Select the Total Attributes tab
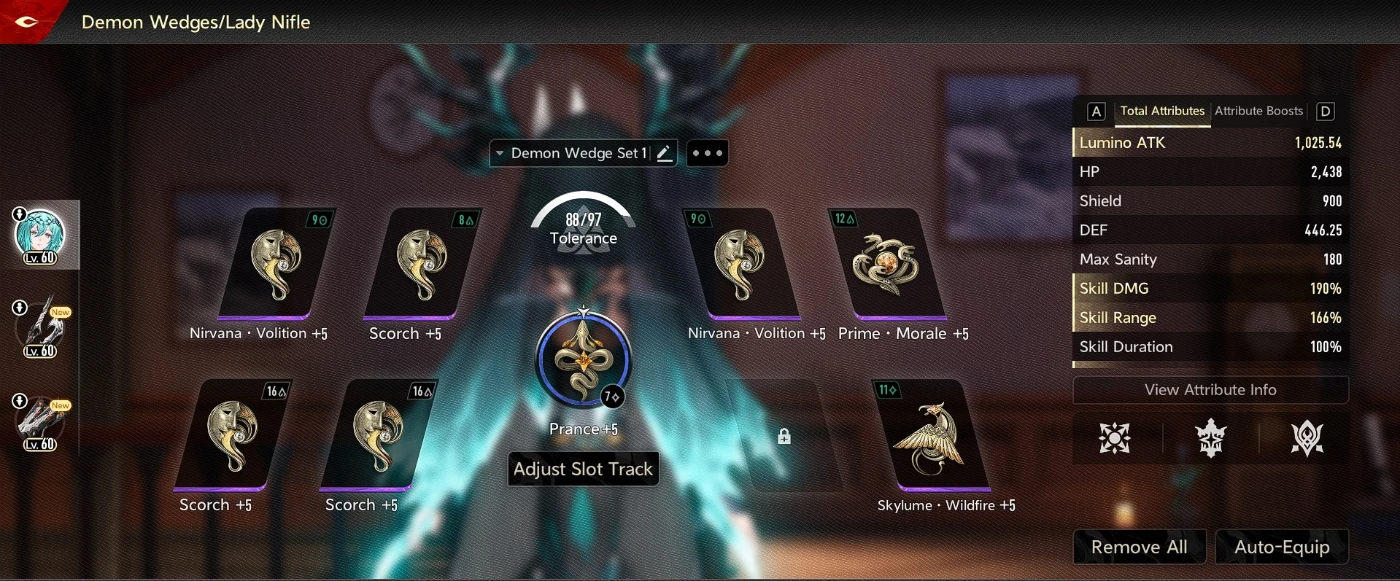Image resolution: width=1400 pixels, height=581 pixels. [x=1162, y=111]
